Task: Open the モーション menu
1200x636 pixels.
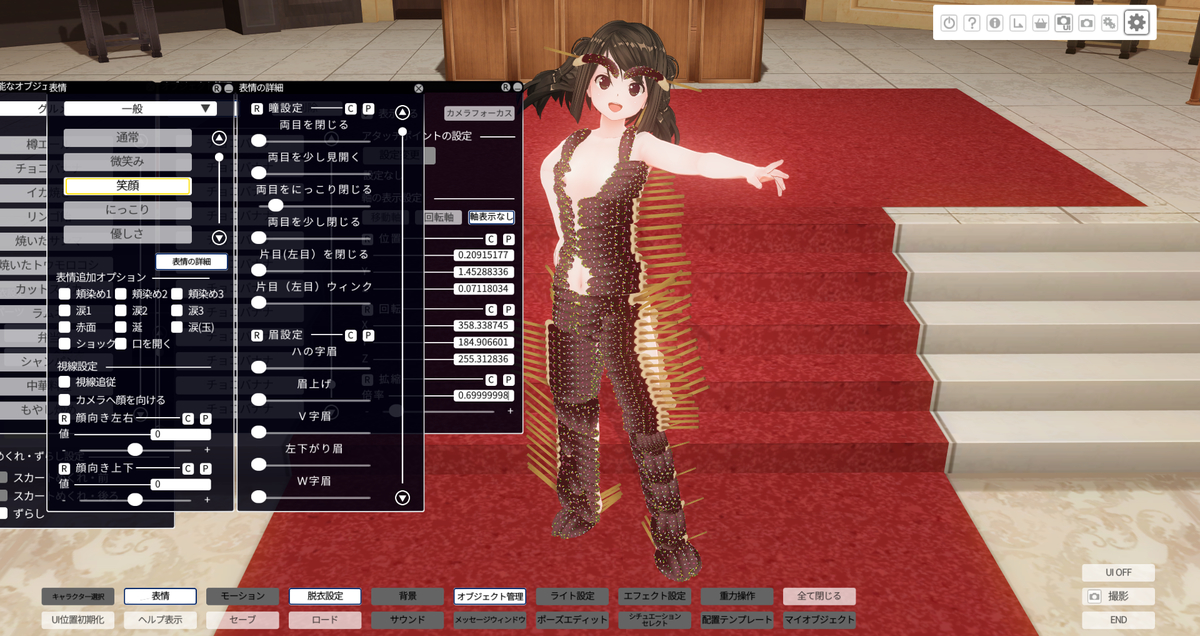Action: pyautogui.click(x=243, y=596)
